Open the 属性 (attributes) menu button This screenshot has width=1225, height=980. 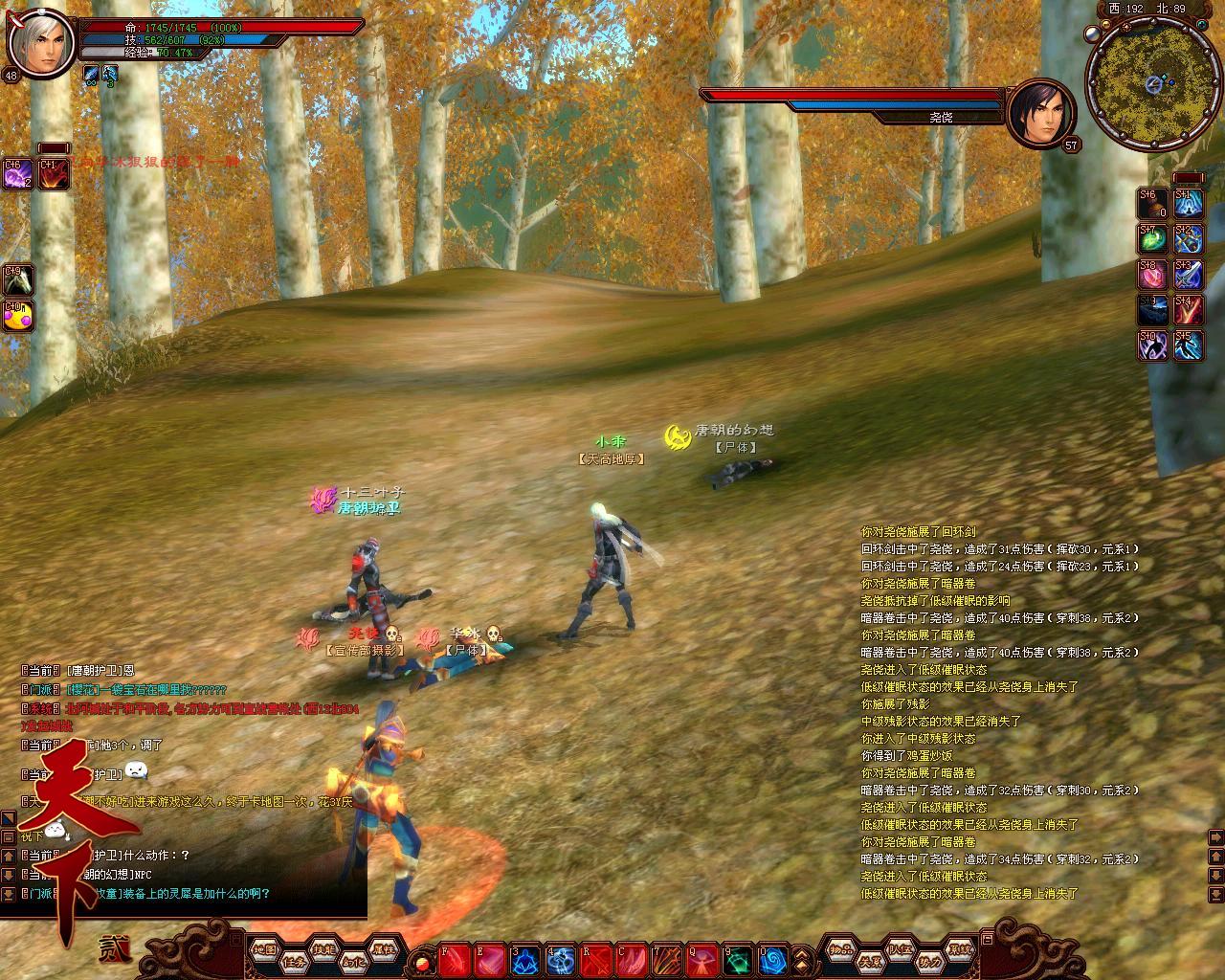382,949
